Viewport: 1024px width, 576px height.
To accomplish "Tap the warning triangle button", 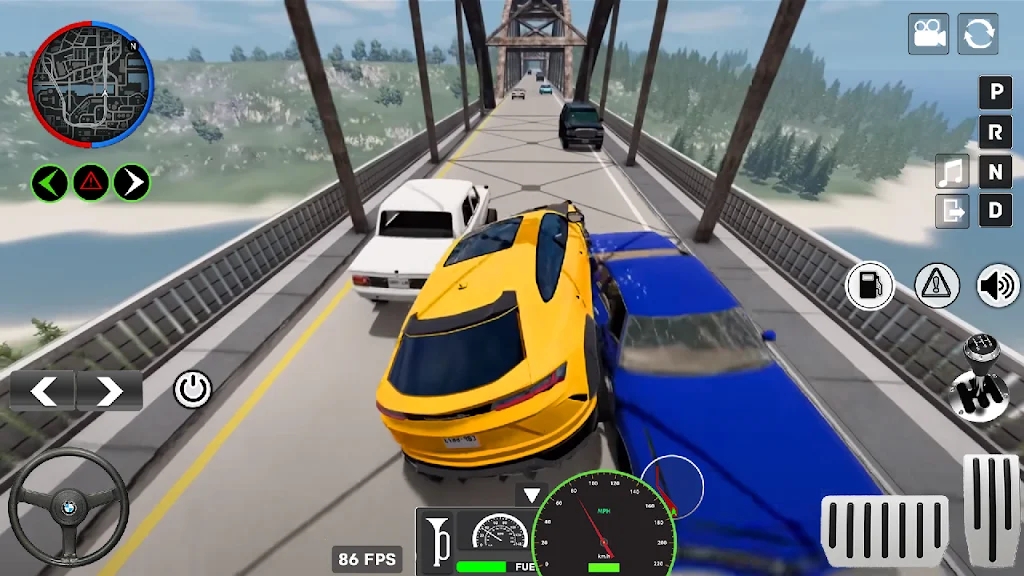I will point(937,286).
